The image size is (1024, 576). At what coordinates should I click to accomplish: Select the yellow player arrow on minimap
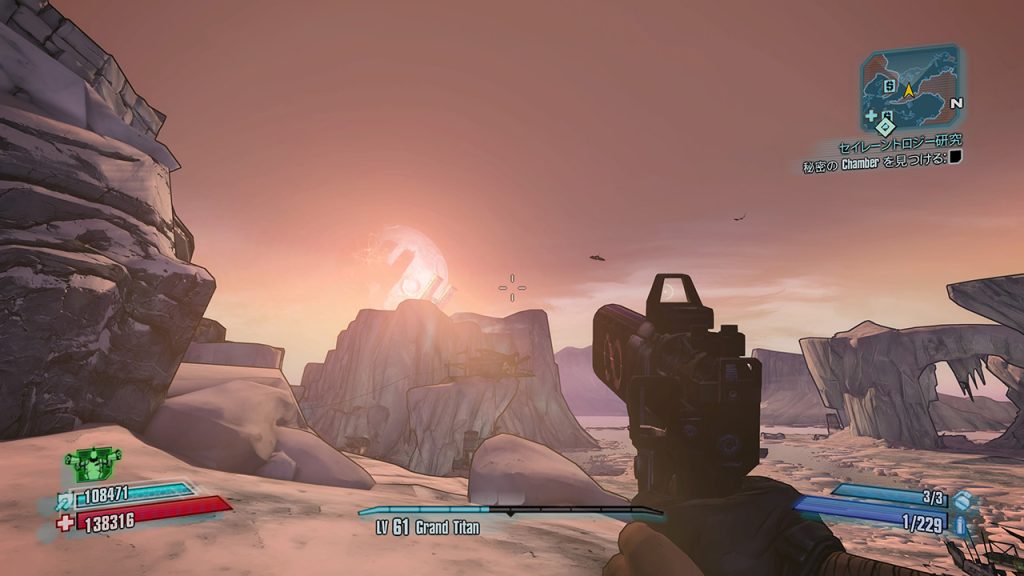point(909,91)
